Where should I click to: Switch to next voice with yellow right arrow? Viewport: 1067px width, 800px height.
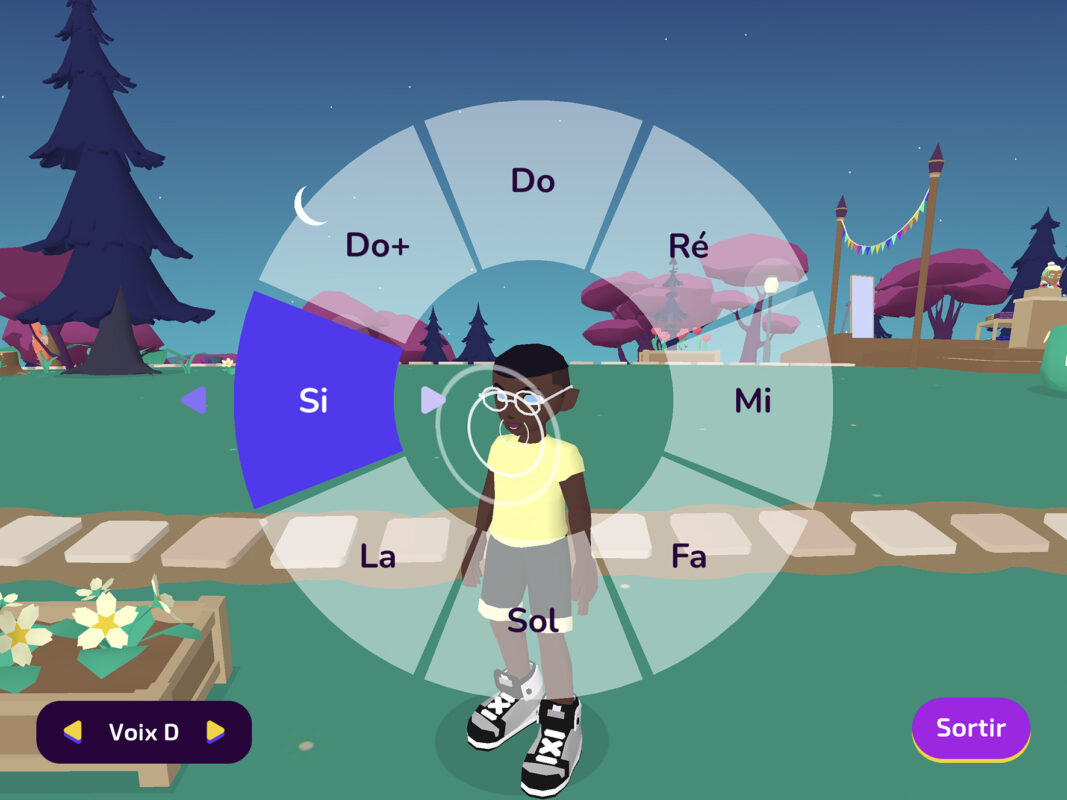[215, 732]
